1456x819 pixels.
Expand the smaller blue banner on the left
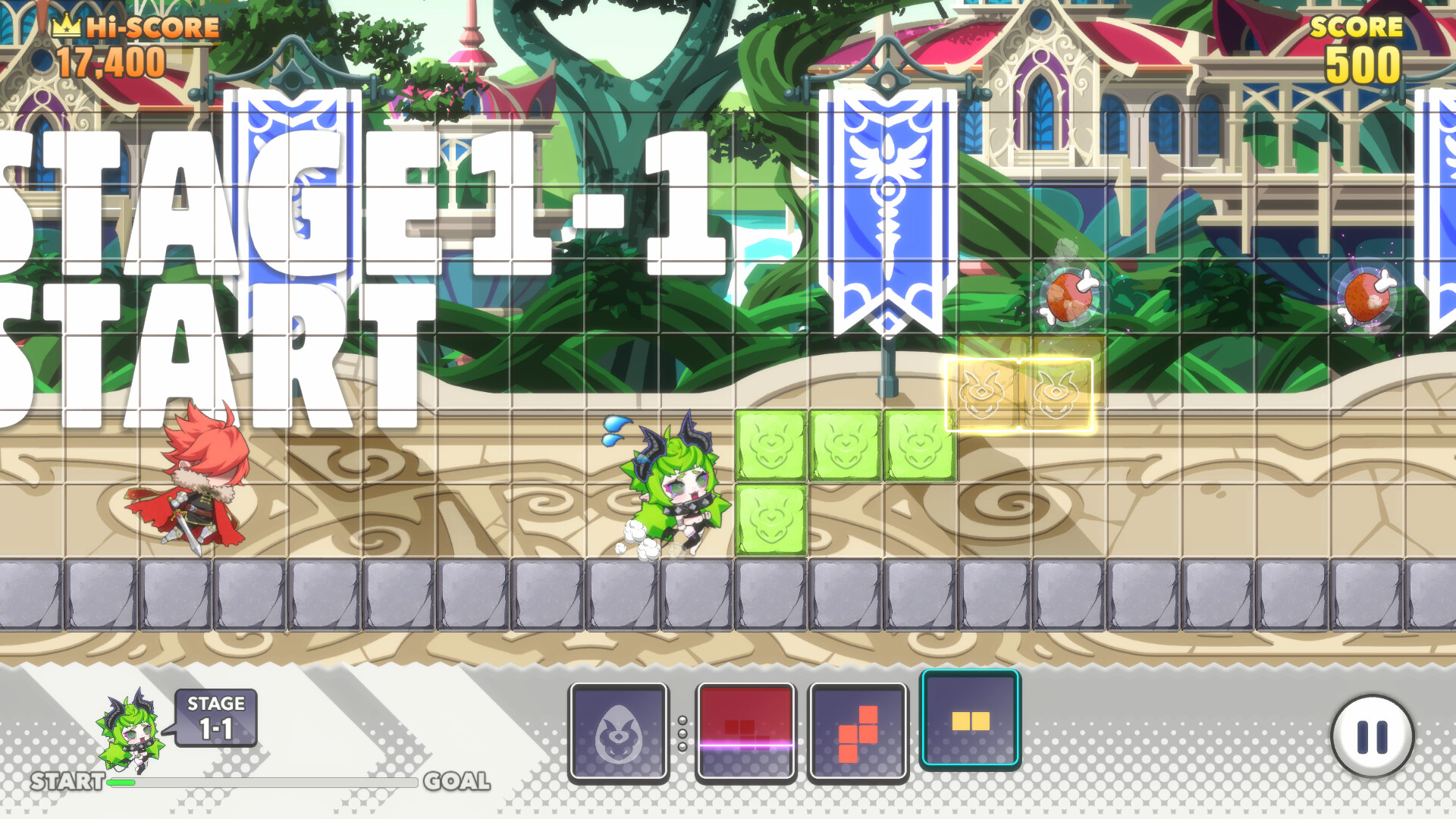(x=290, y=190)
